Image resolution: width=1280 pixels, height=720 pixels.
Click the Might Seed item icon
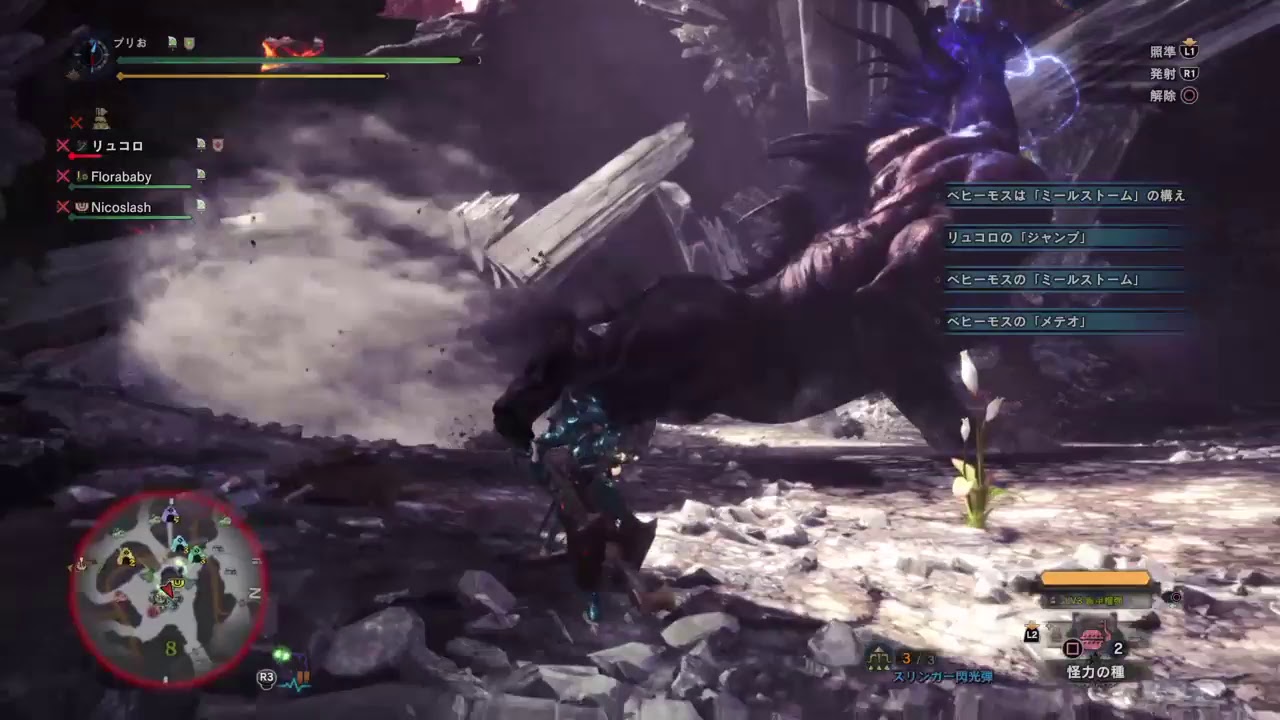coord(1095,638)
